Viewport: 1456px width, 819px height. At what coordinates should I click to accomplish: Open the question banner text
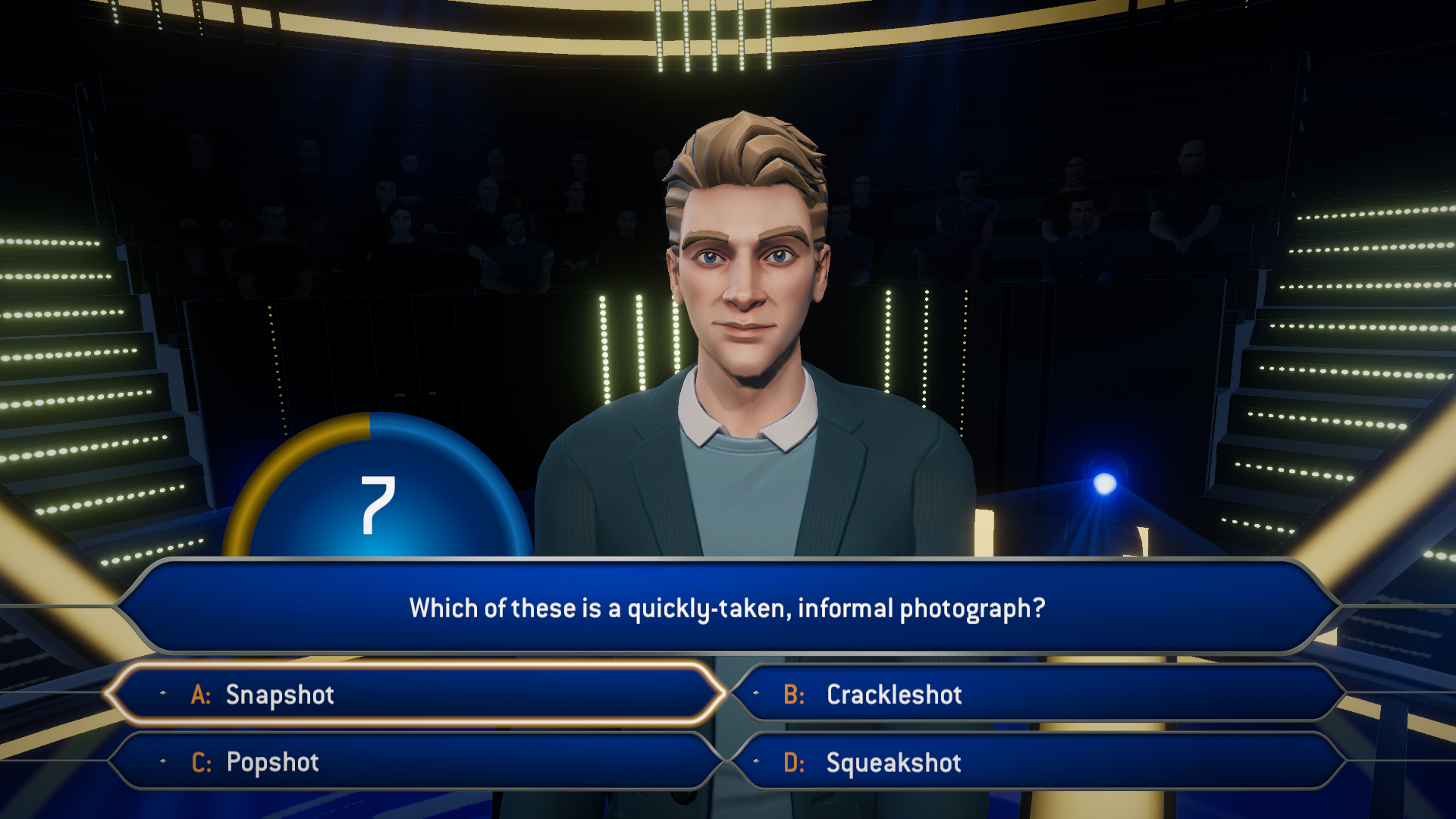point(728,607)
